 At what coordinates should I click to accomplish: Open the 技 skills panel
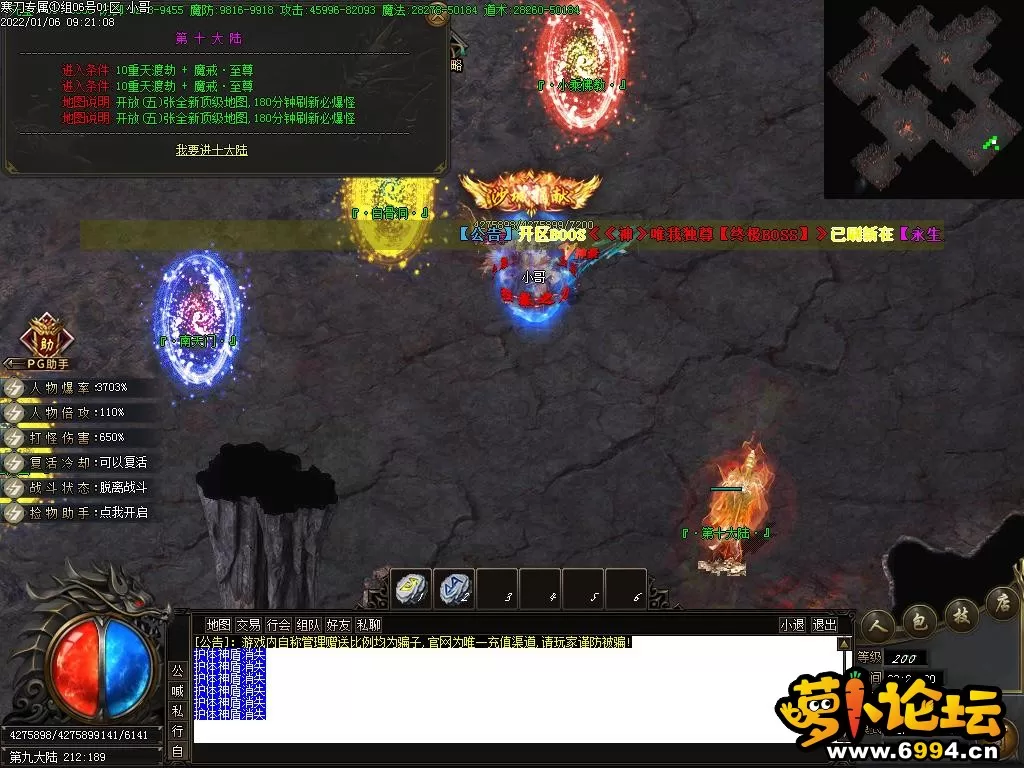coord(961,611)
